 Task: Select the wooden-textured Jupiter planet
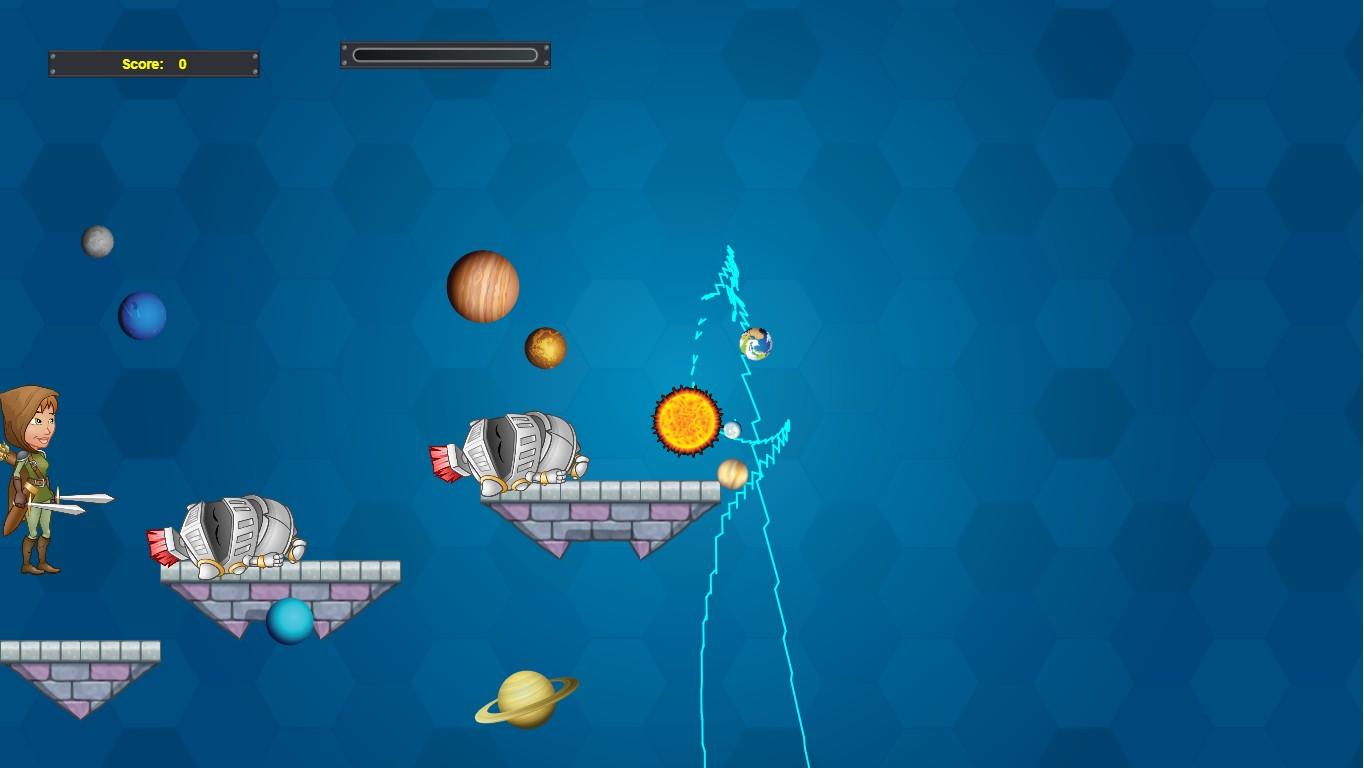pyautogui.click(x=483, y=287)
